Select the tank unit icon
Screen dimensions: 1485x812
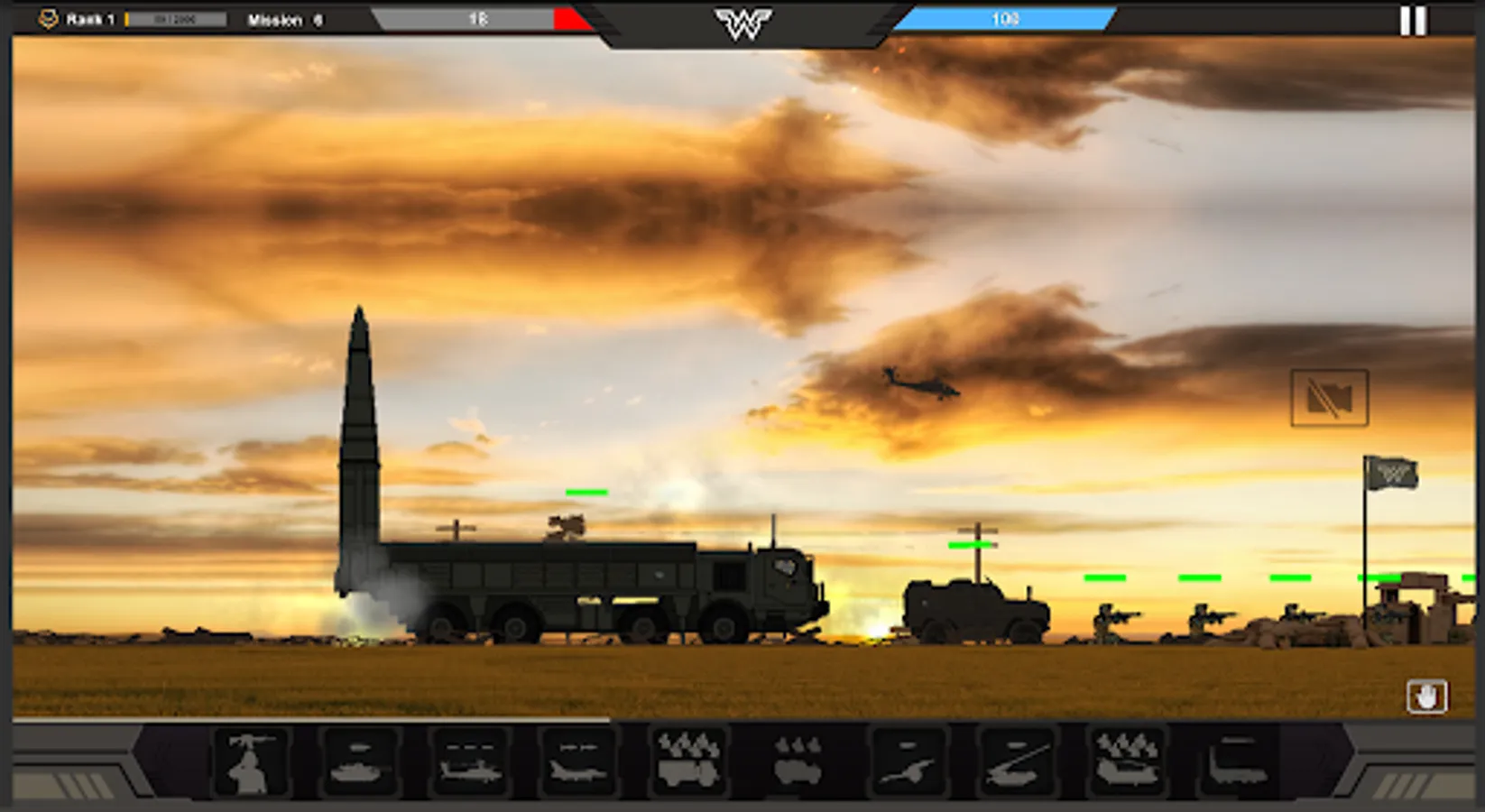pos(359,762)
